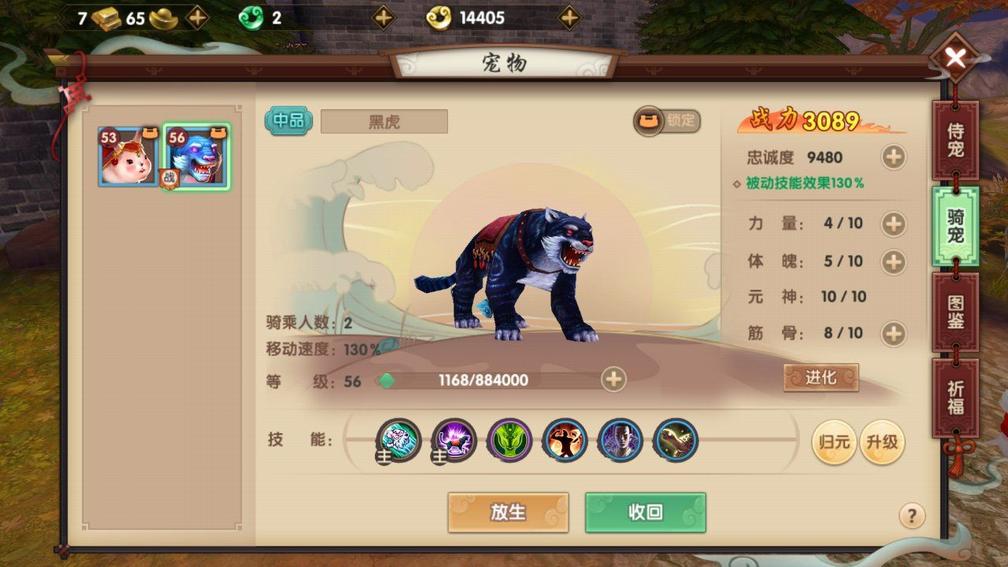Increase 筋骨 with its plus button
Image resolution: width=1008 pixels, height=567 pixels.
pos(893,333)
